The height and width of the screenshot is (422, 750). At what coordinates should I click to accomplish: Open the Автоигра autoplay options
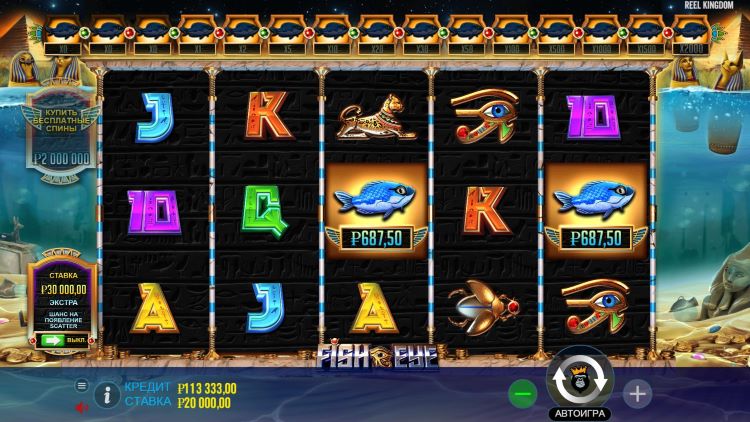coord(580,412)
